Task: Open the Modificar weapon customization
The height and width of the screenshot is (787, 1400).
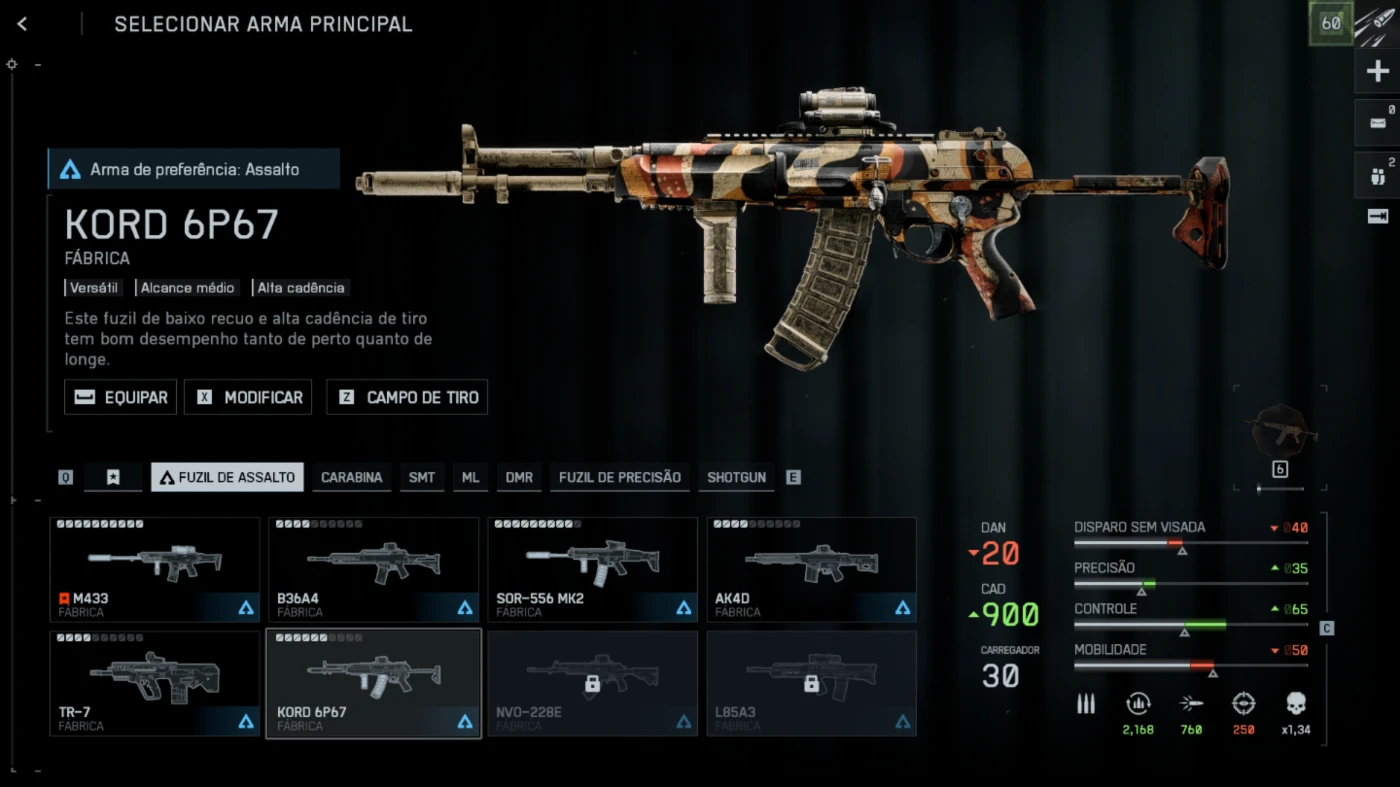Action: [249, 397]
